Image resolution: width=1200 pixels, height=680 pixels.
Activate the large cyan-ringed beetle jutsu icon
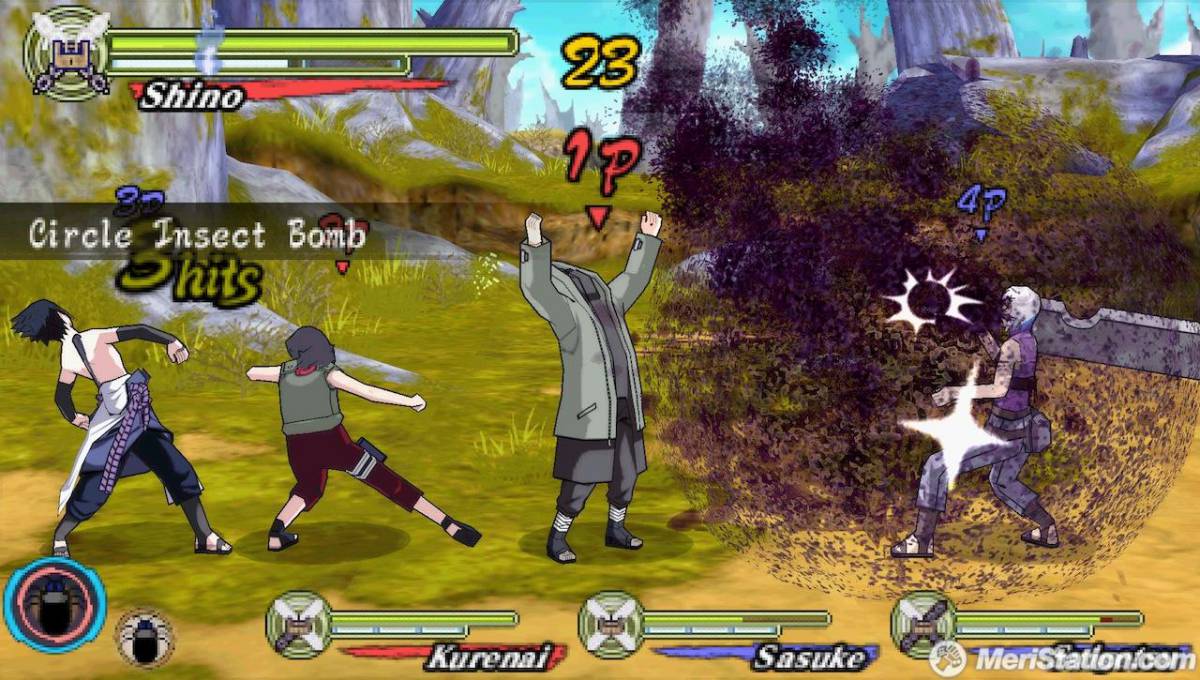(x=55, y=605)
